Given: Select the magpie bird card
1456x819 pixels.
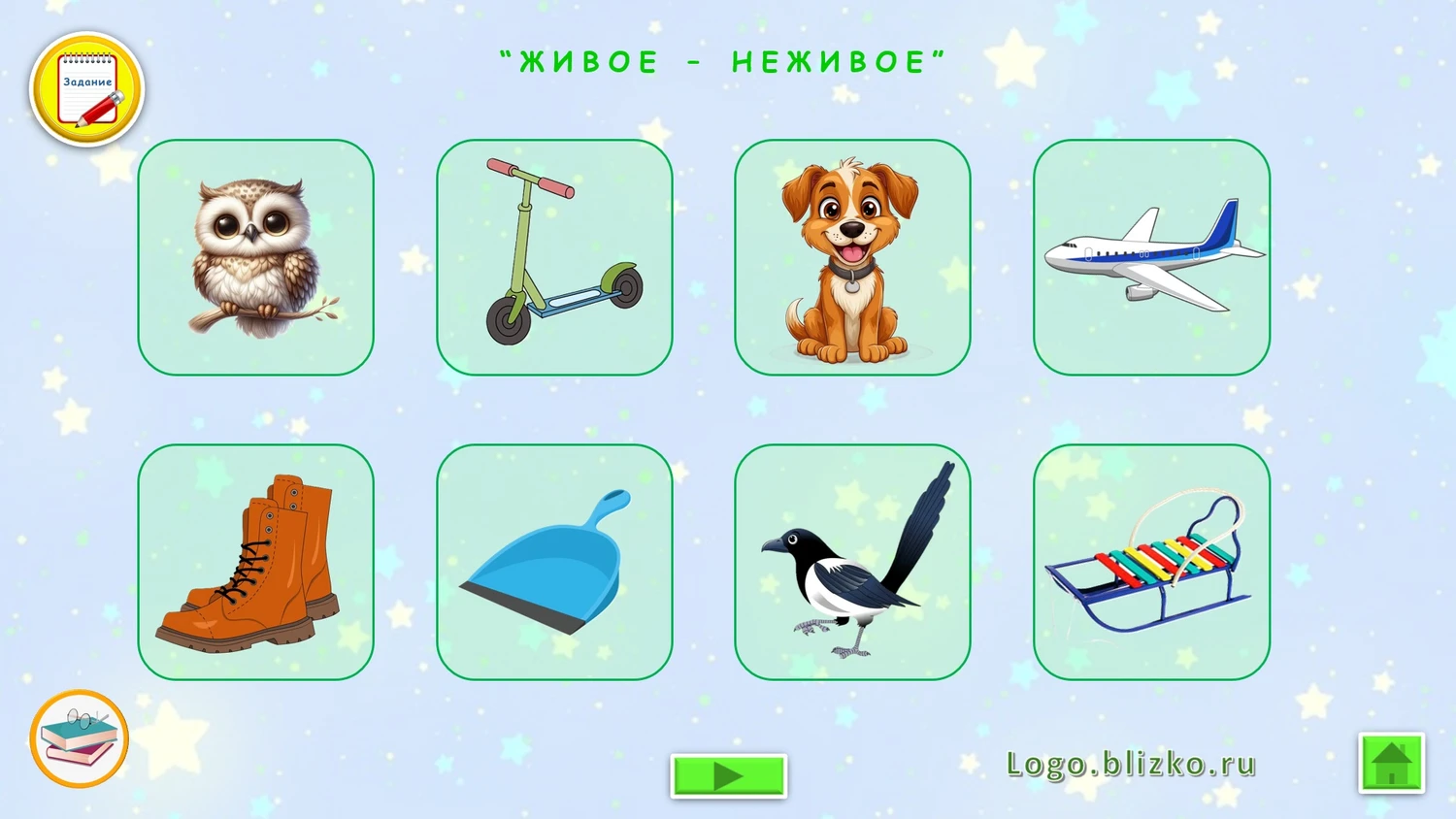Looking at the screenshot, I should 852,562.
